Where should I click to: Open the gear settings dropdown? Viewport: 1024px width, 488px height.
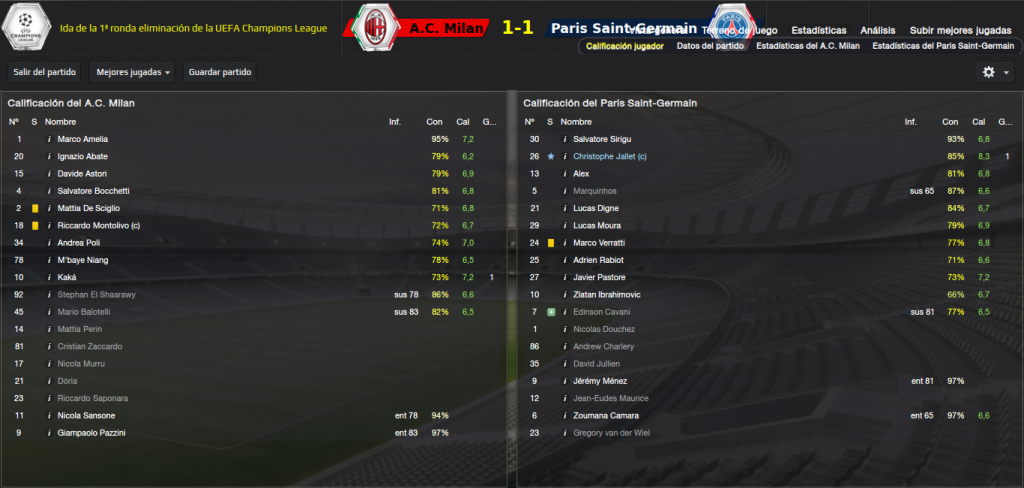point(995,72)
